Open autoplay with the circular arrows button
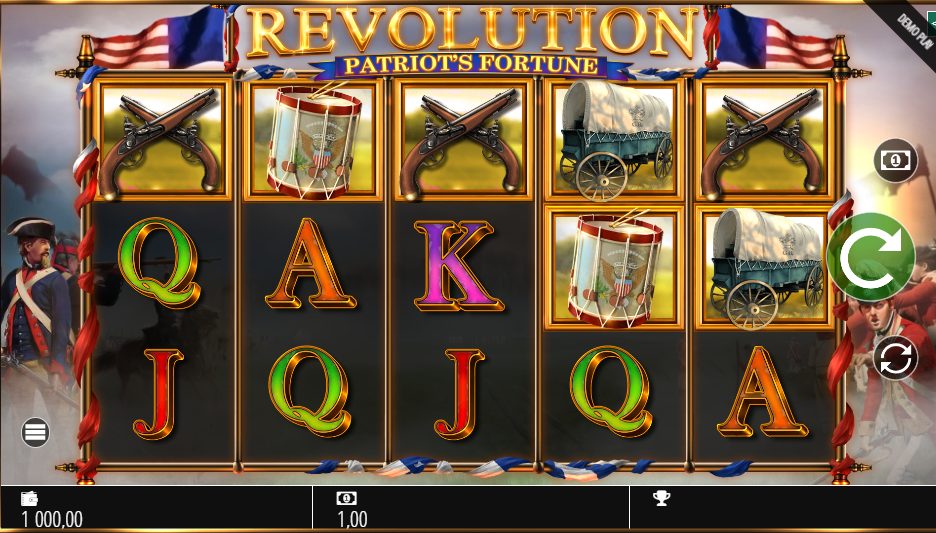This screenshot has height=533, width=936. [895, 358]
